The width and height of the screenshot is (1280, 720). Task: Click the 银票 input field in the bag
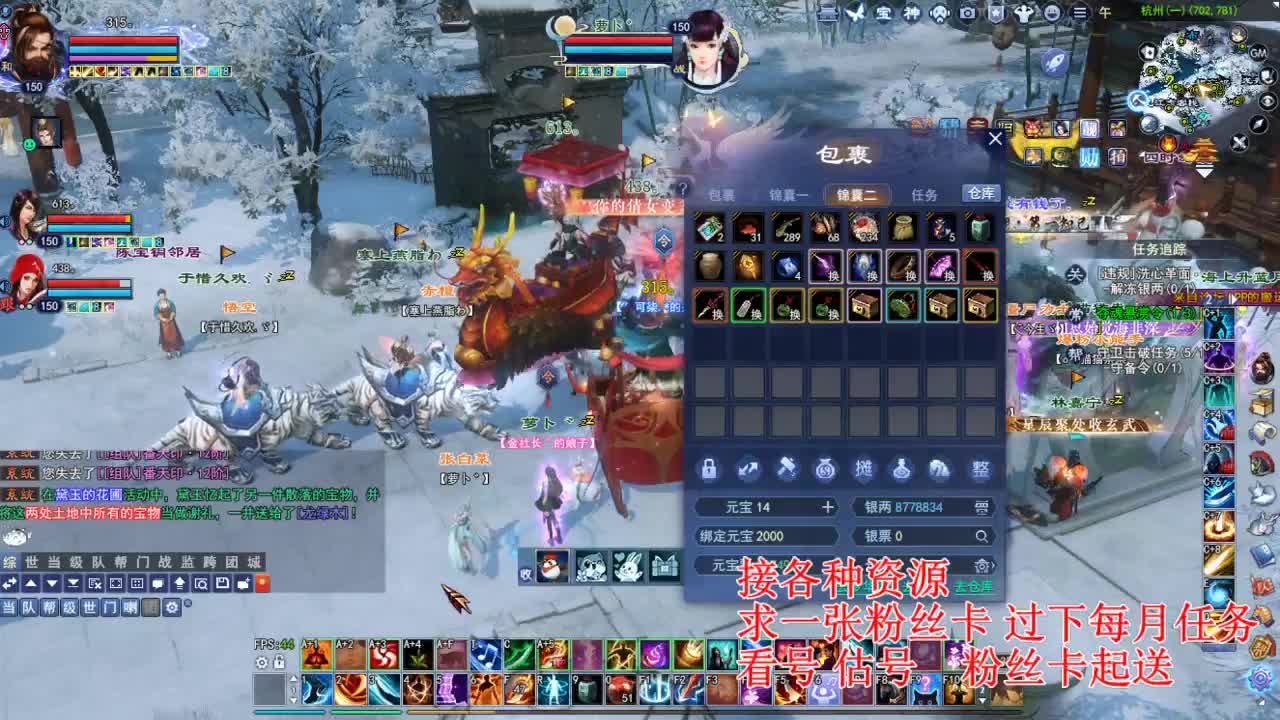point(920,536)
